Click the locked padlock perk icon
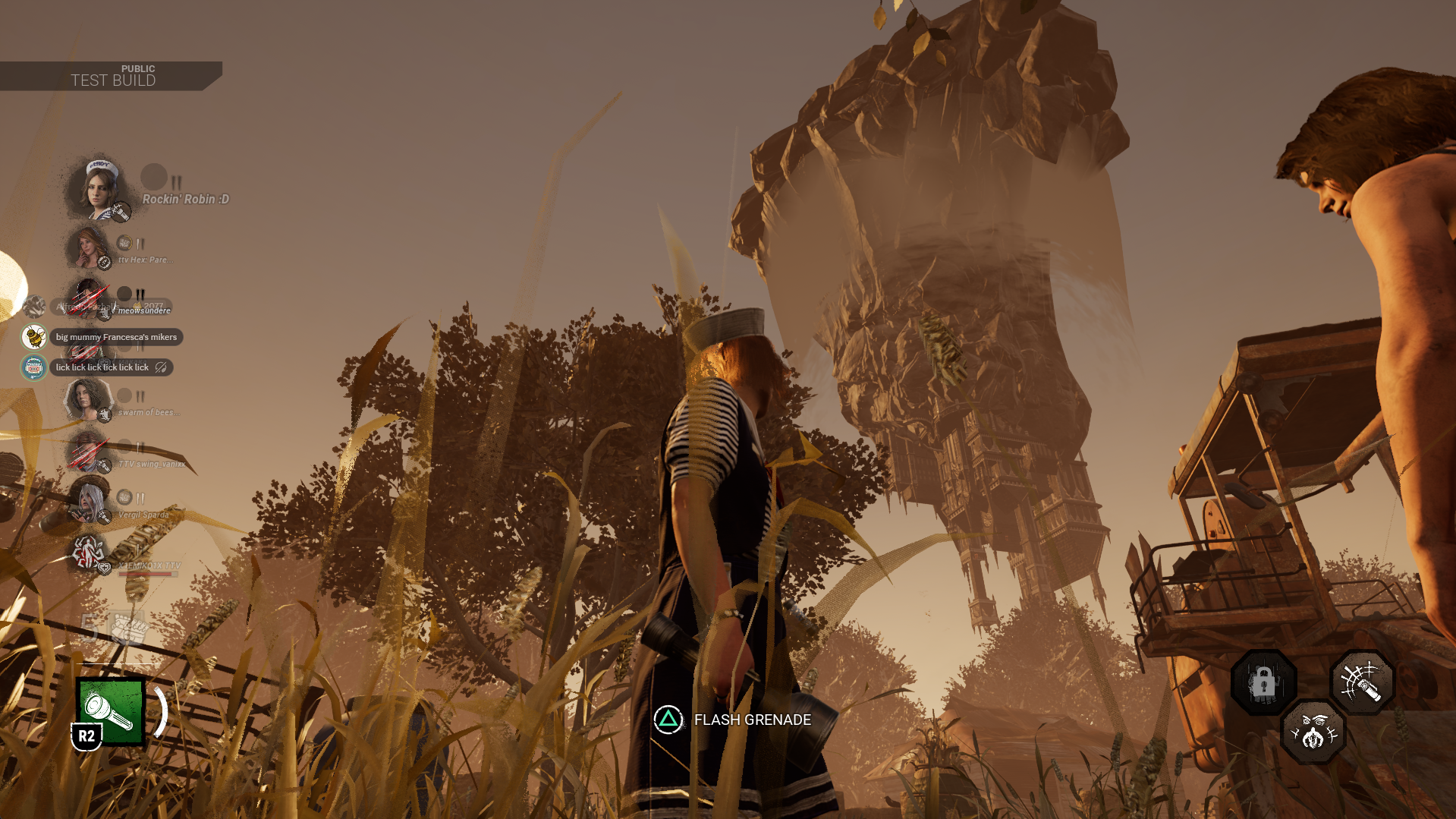 [x=1263, y=682]
